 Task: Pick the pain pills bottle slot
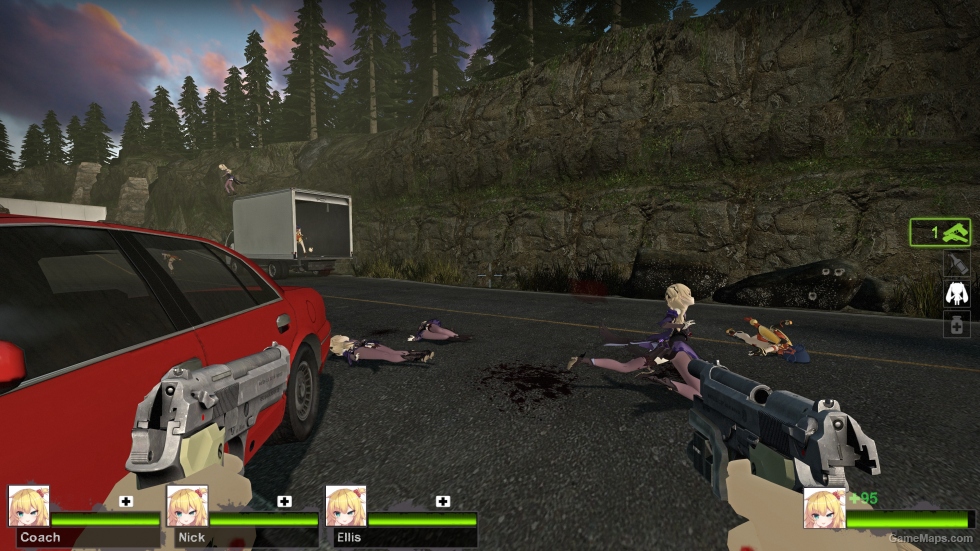pos(957,324)
